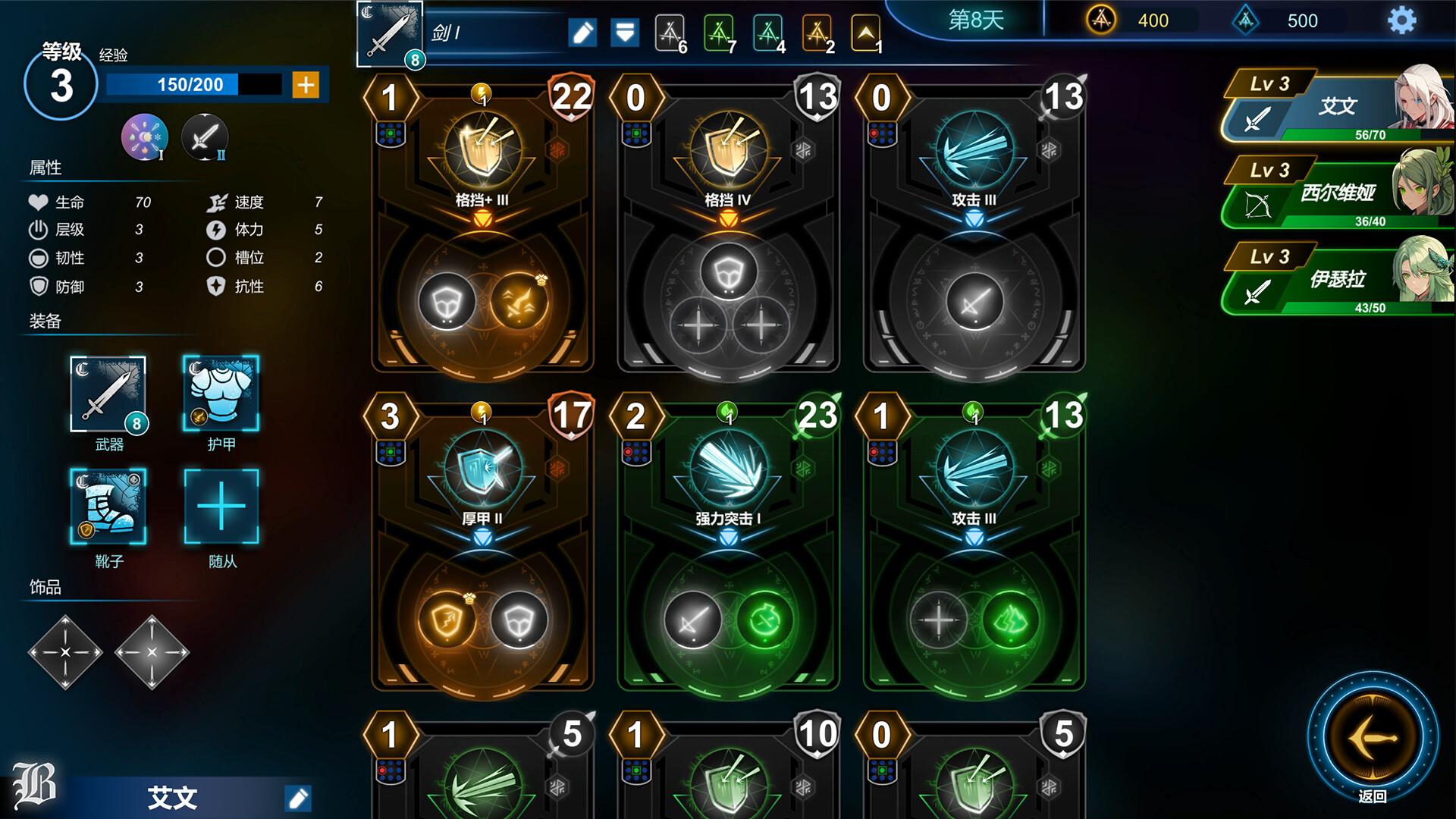Edit the character name 艾文 at bottom
The height and width of the screenshot is (819, 1456).
[x=298, y=798]
